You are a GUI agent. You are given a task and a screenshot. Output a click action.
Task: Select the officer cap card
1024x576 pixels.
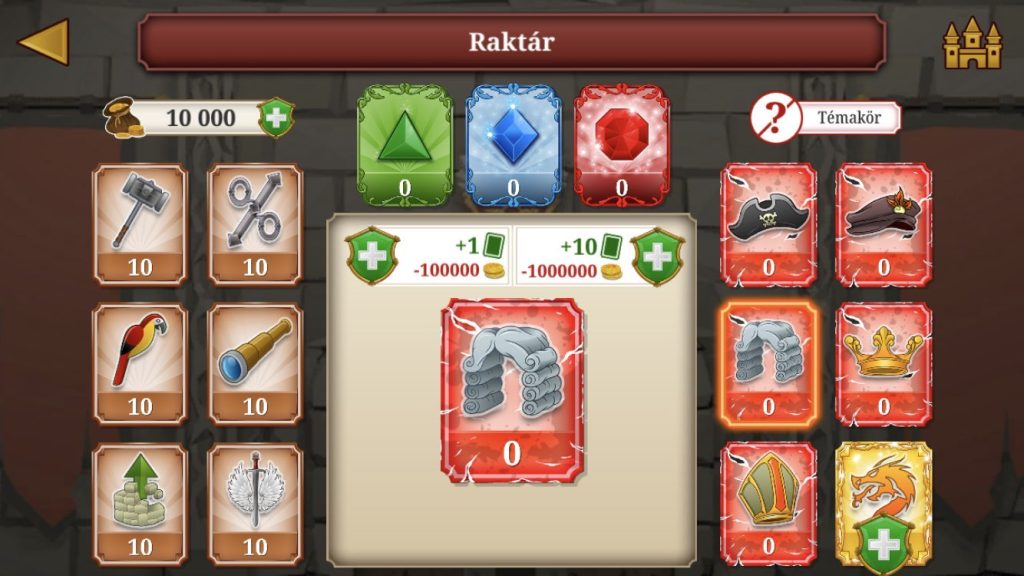coord(883,224)
